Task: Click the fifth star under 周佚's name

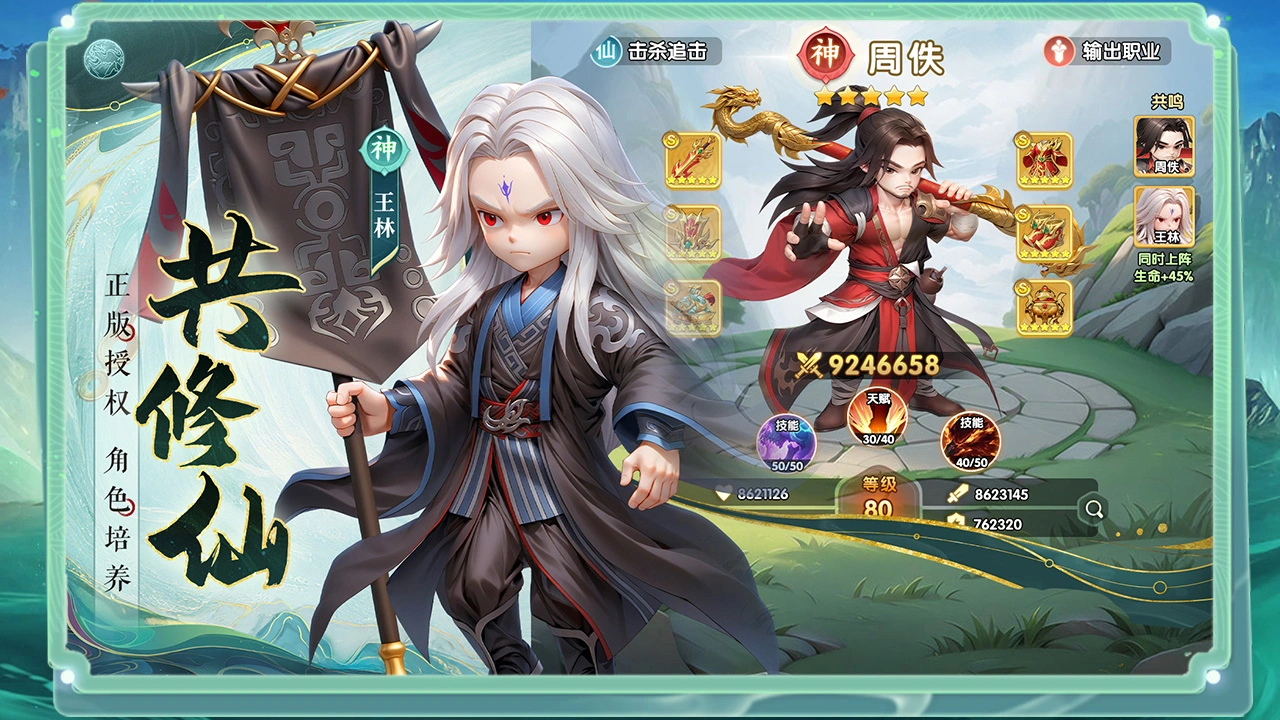Action: pyautogui.click(x=915, y=95)
